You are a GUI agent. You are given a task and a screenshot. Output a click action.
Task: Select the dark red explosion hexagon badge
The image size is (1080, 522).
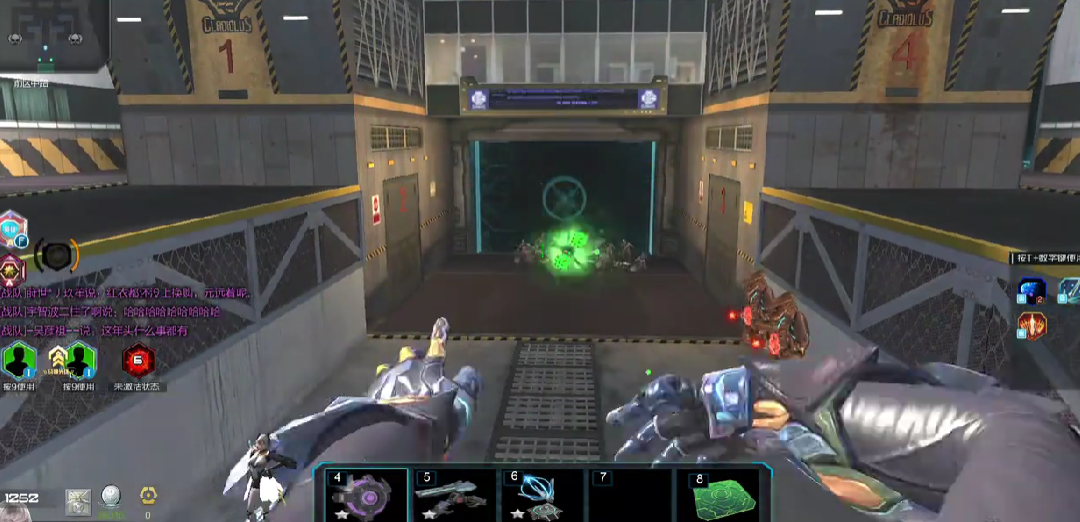pyautogui.click(x=12, y=269)
